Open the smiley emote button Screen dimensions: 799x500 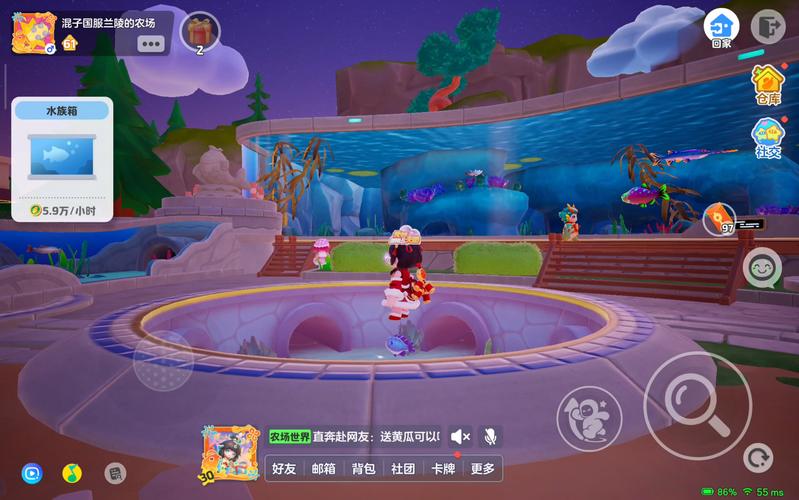click(x=762, y=268)
